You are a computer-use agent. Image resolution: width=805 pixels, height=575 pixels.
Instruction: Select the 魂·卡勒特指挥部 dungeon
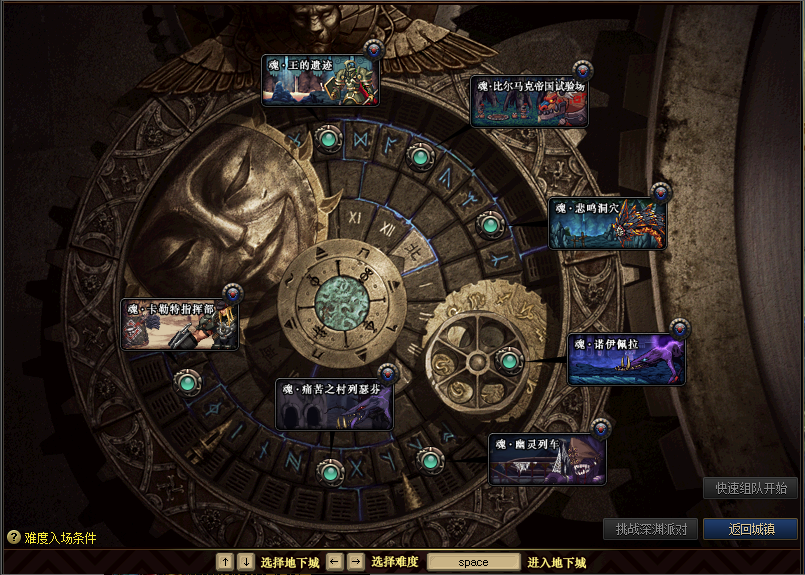(x=180, y=324)
